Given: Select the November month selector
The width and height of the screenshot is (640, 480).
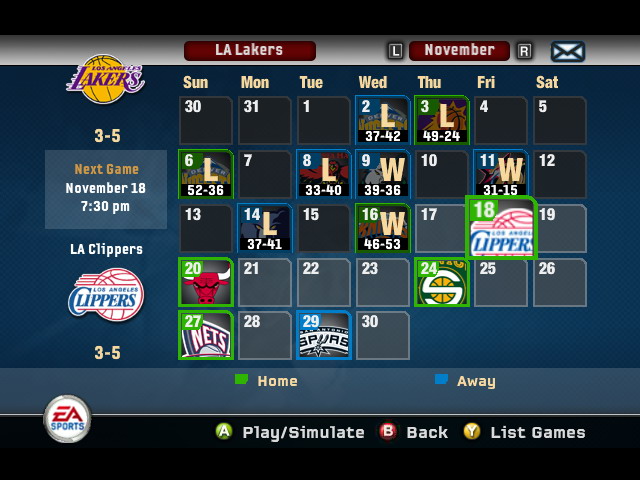Looking at the screenshot, I should point(459,50).
